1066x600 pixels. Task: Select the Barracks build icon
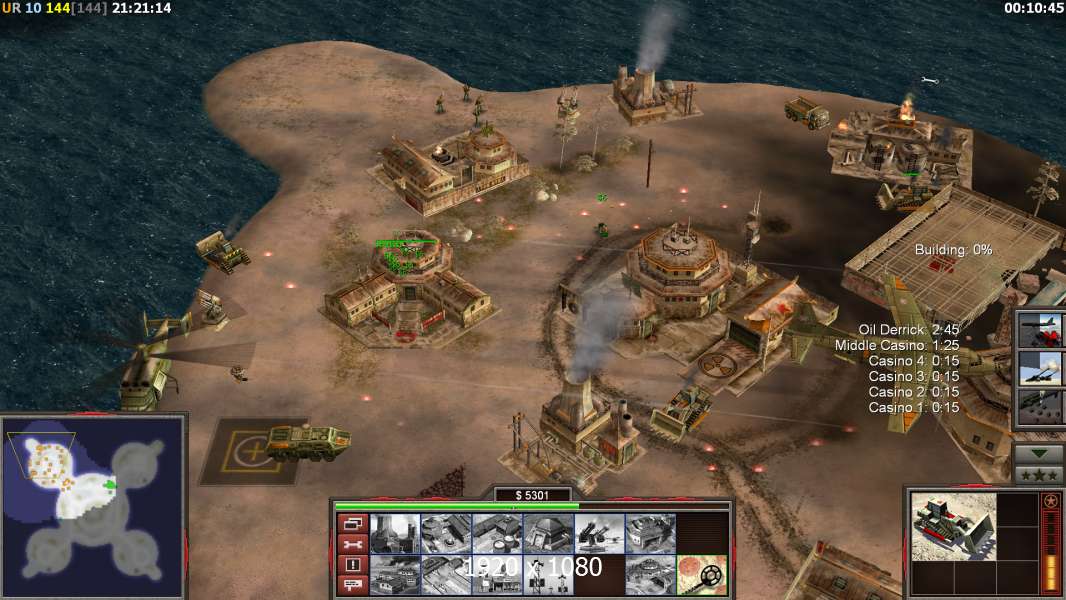click(x=445, y=533)
